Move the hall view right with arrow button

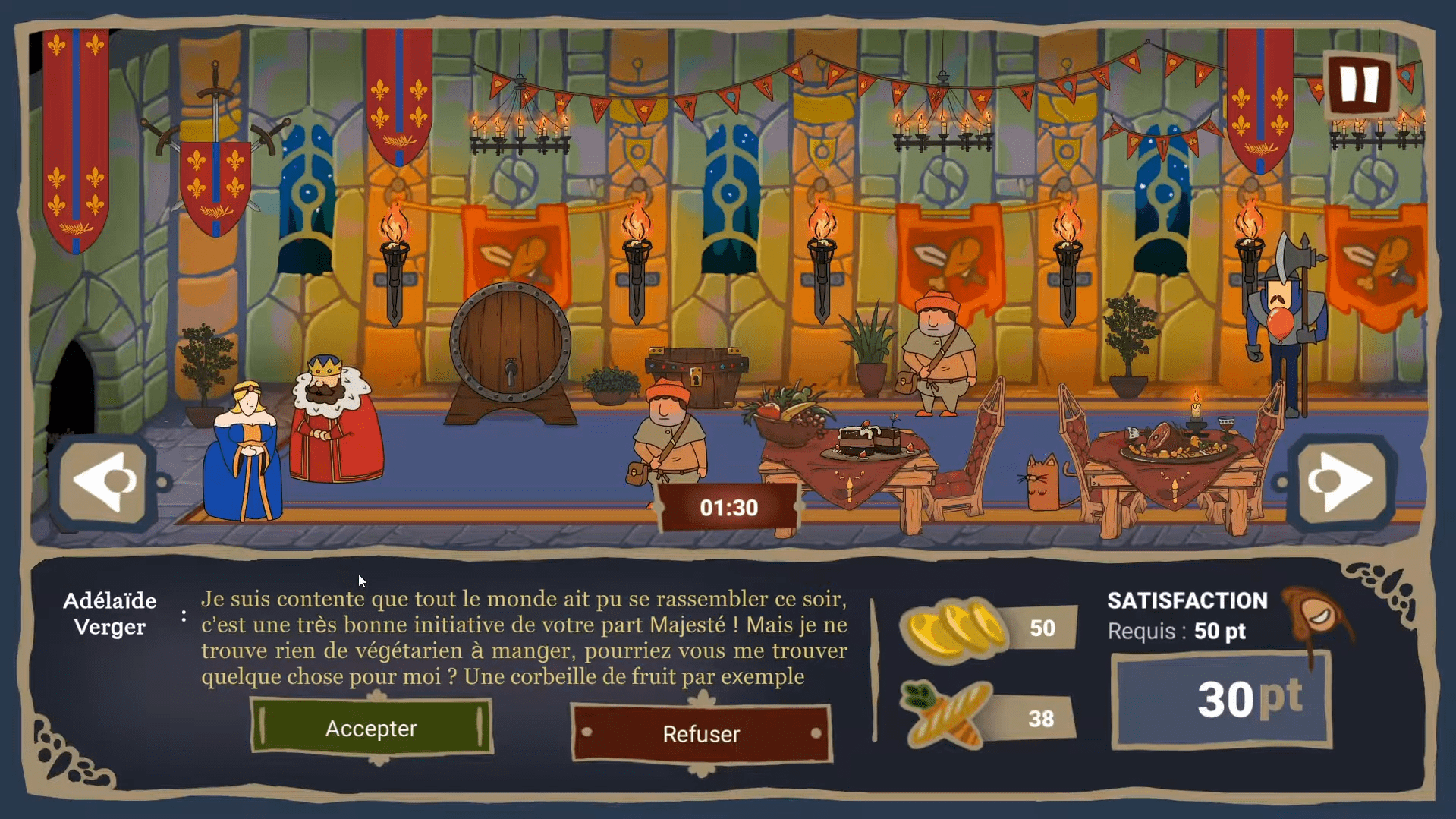tap(1341, 482)
